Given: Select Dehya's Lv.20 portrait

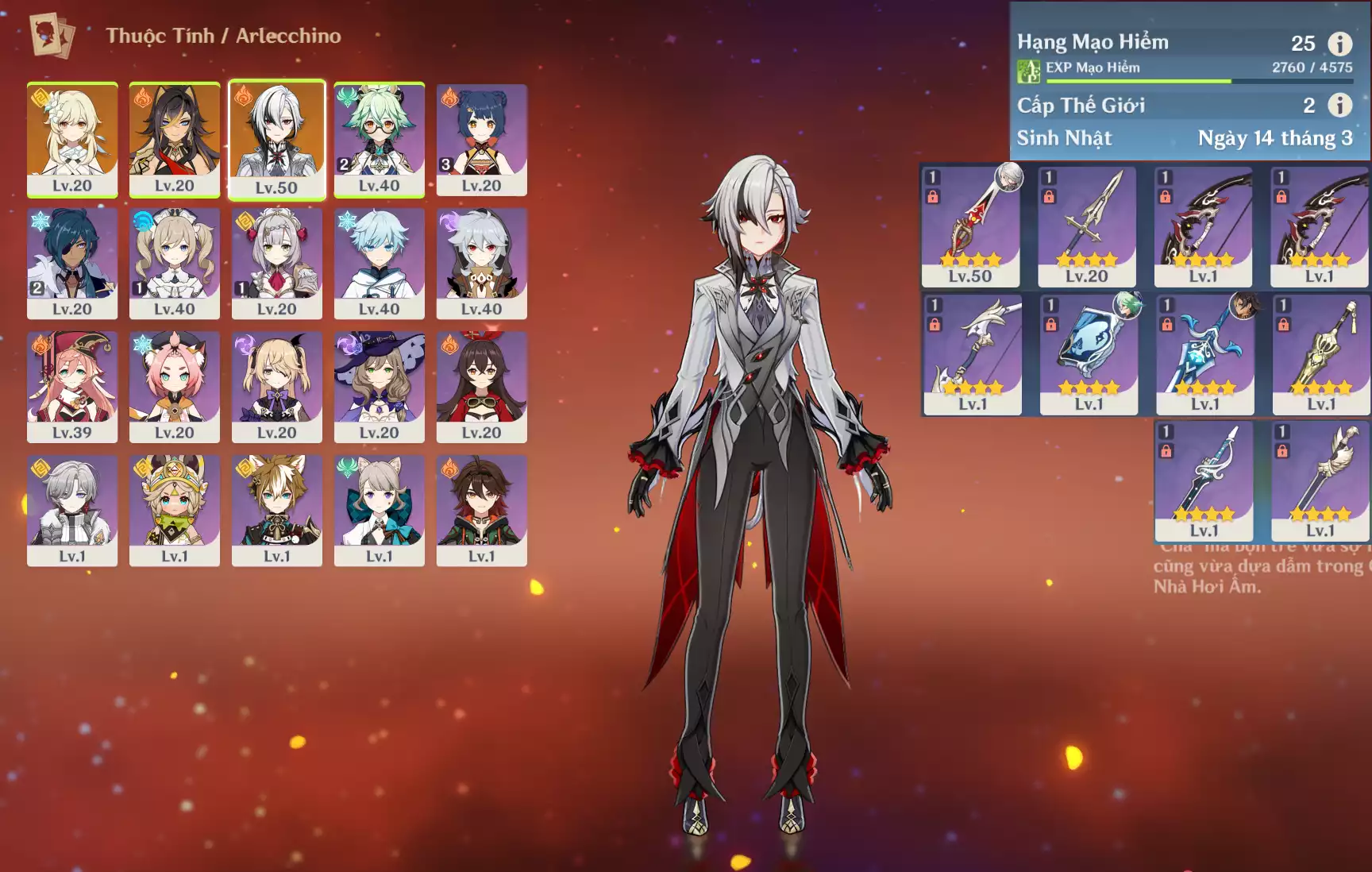Looking at the screenshot, I should 175,138.
